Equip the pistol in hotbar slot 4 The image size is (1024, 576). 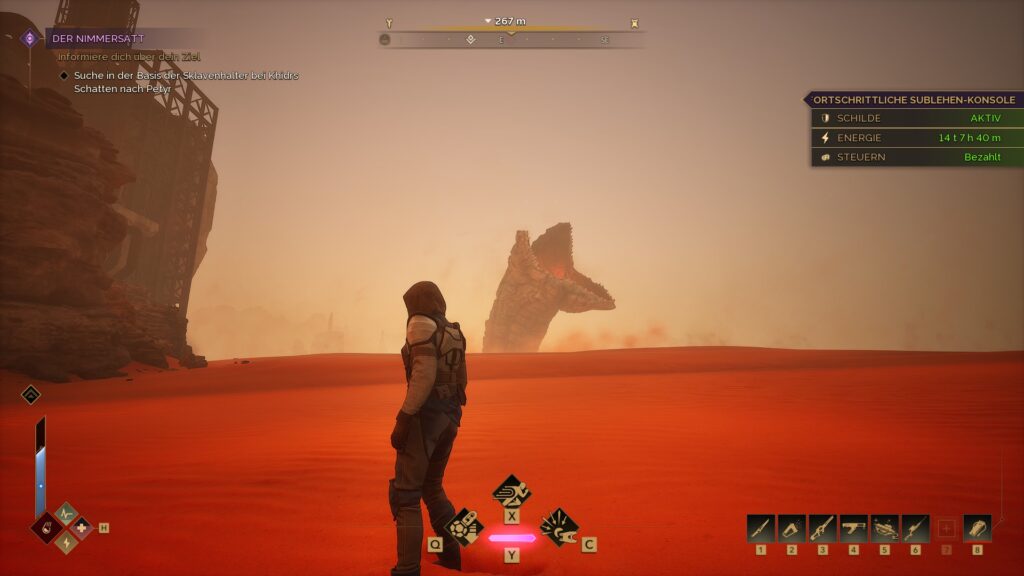[854, 528]
